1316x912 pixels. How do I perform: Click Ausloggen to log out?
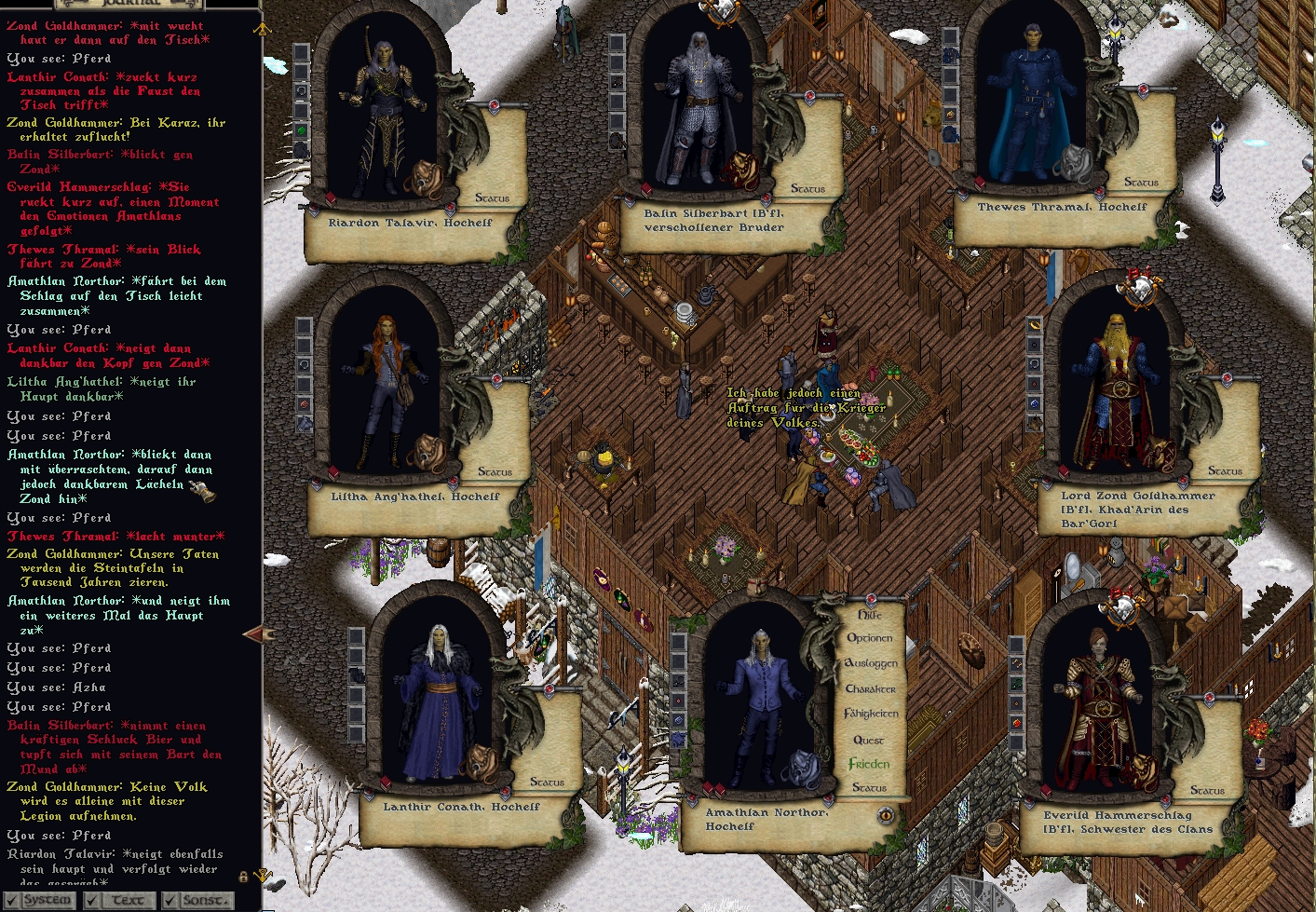click(871, 663)
